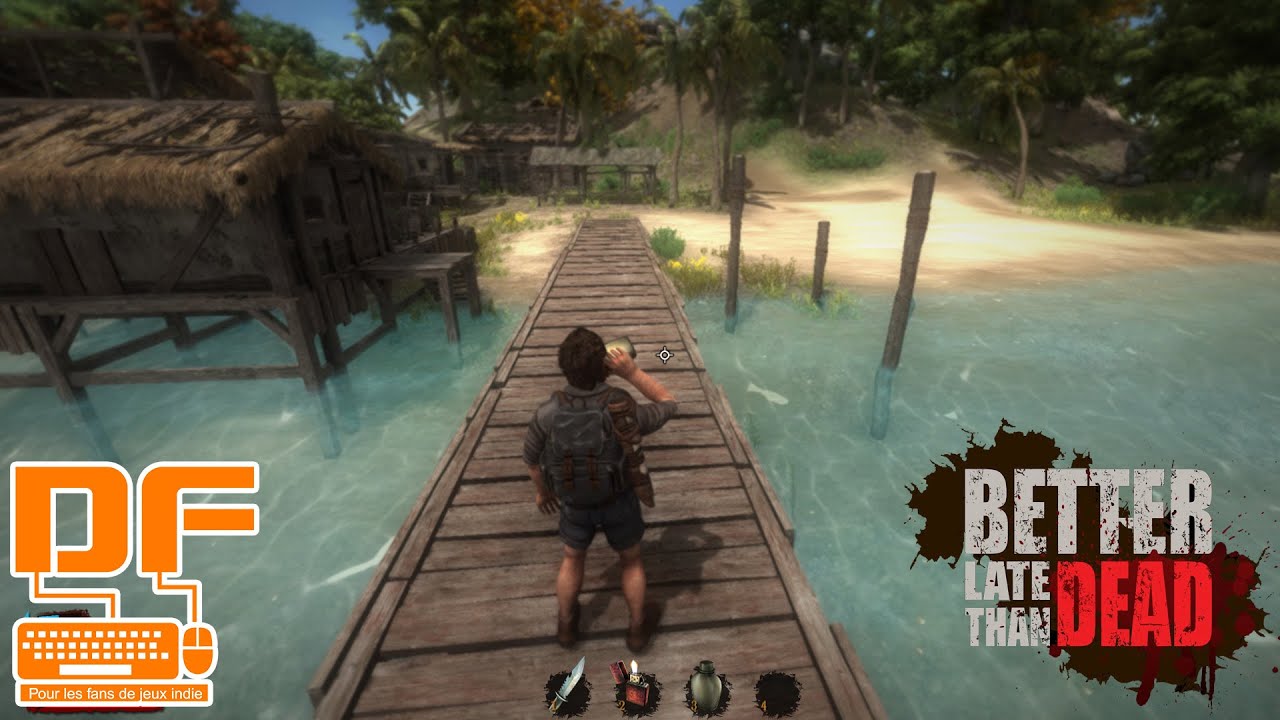Equip the red lighter from the hotbar
Image resolution: width=1280 pixels, height=720 pixels.
(635, 689)
